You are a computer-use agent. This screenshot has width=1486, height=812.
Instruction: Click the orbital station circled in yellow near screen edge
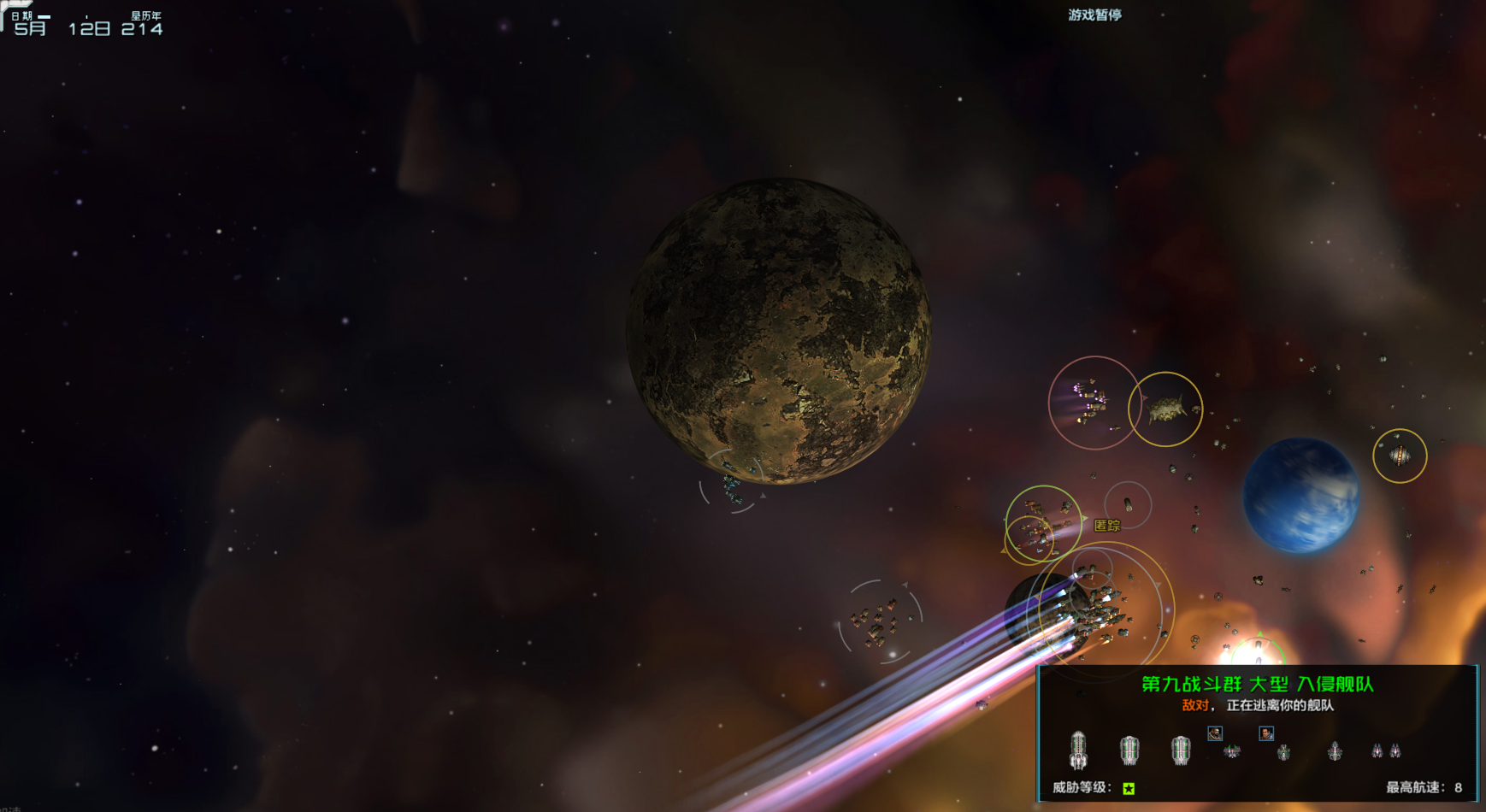1401,456
